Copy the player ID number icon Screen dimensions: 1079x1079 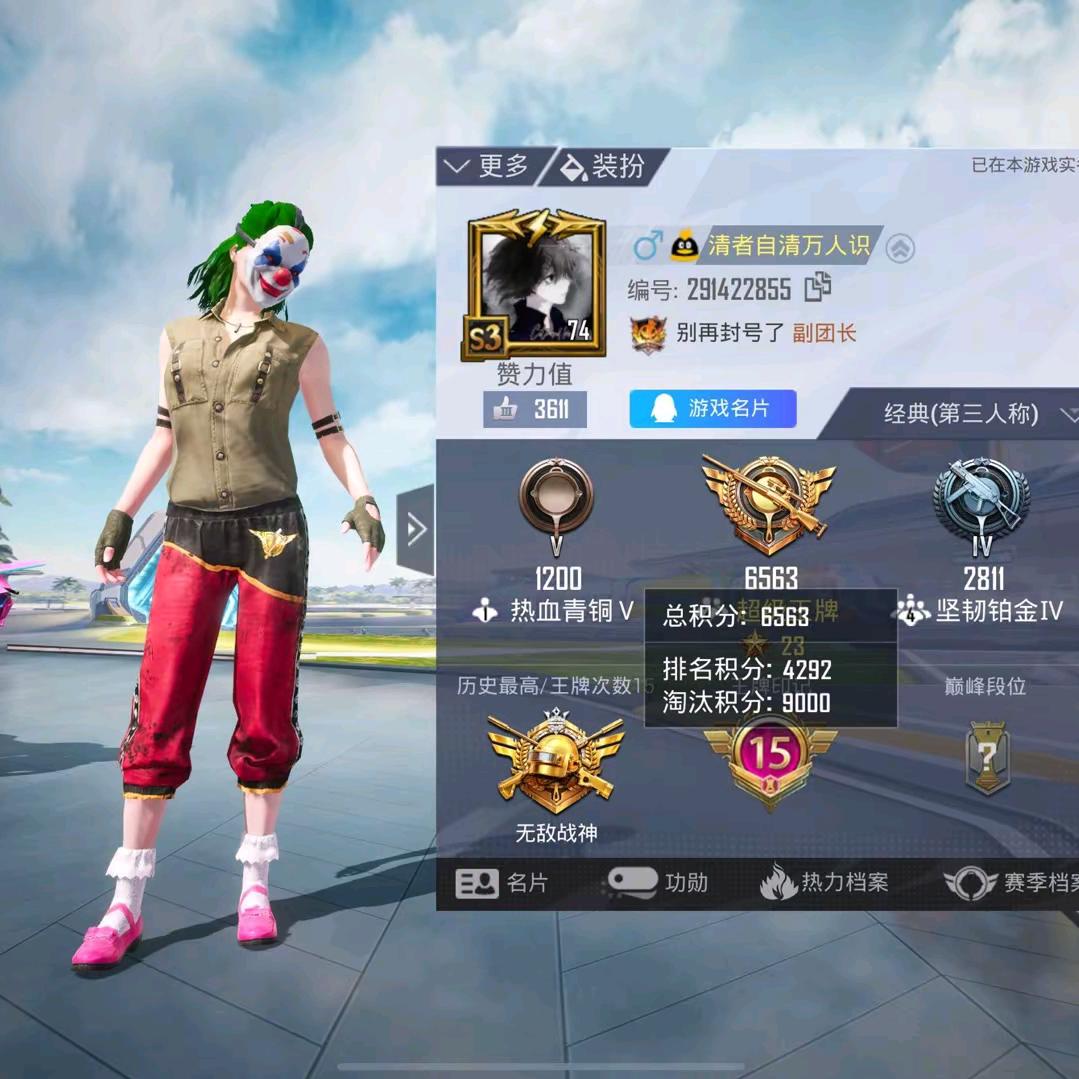(818, 288)
